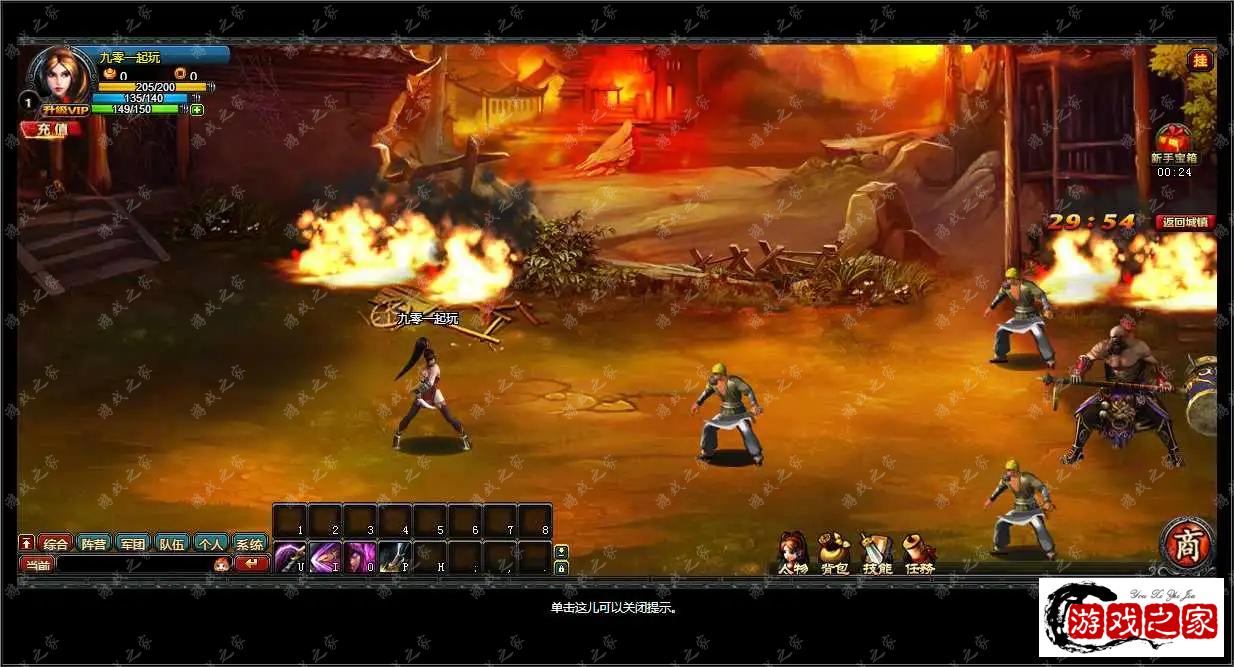Click the 返回城镇 return to town button
This screenshot has width=1234, height=667.
click(x=1185, y=222)
